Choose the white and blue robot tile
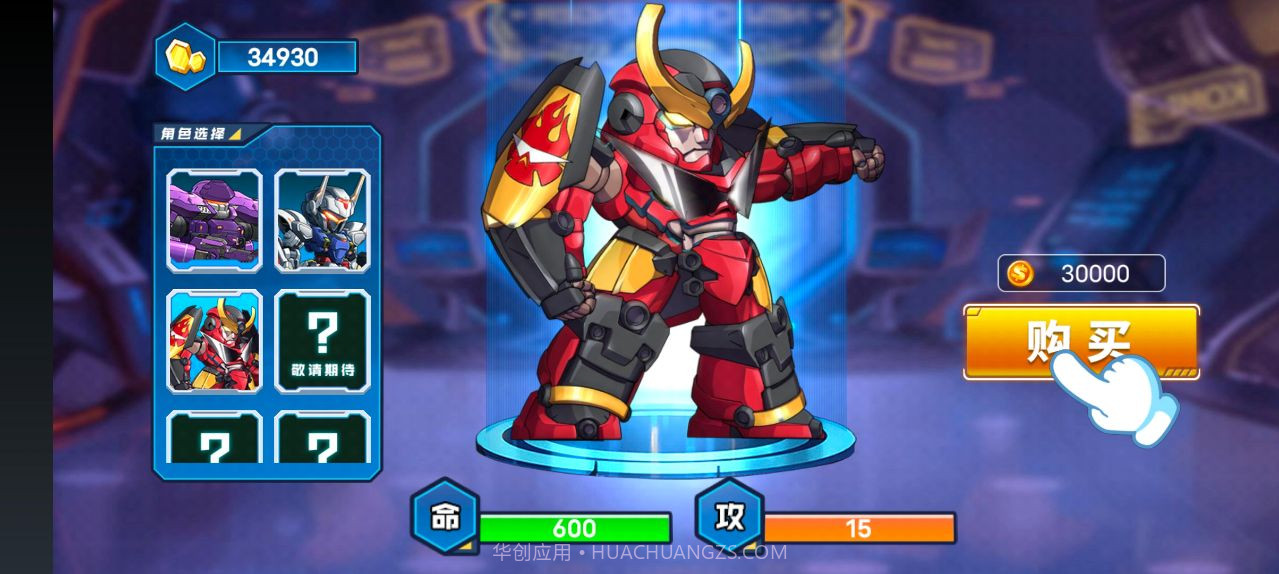 (322, 220)
